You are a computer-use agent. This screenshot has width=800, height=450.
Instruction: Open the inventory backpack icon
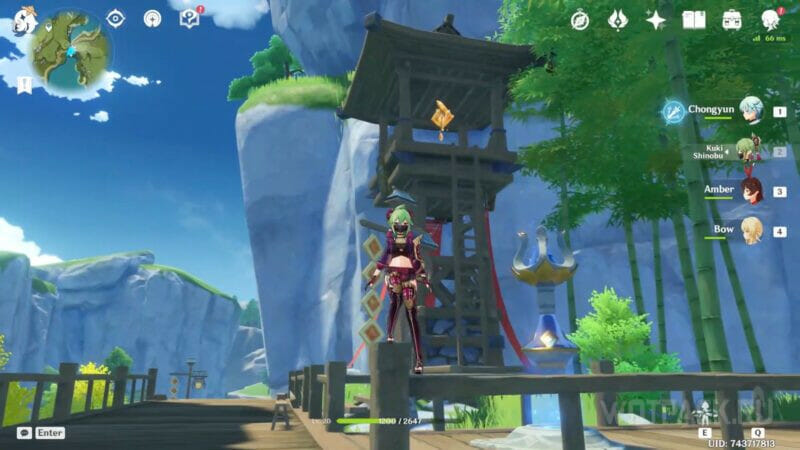[732, 19]
